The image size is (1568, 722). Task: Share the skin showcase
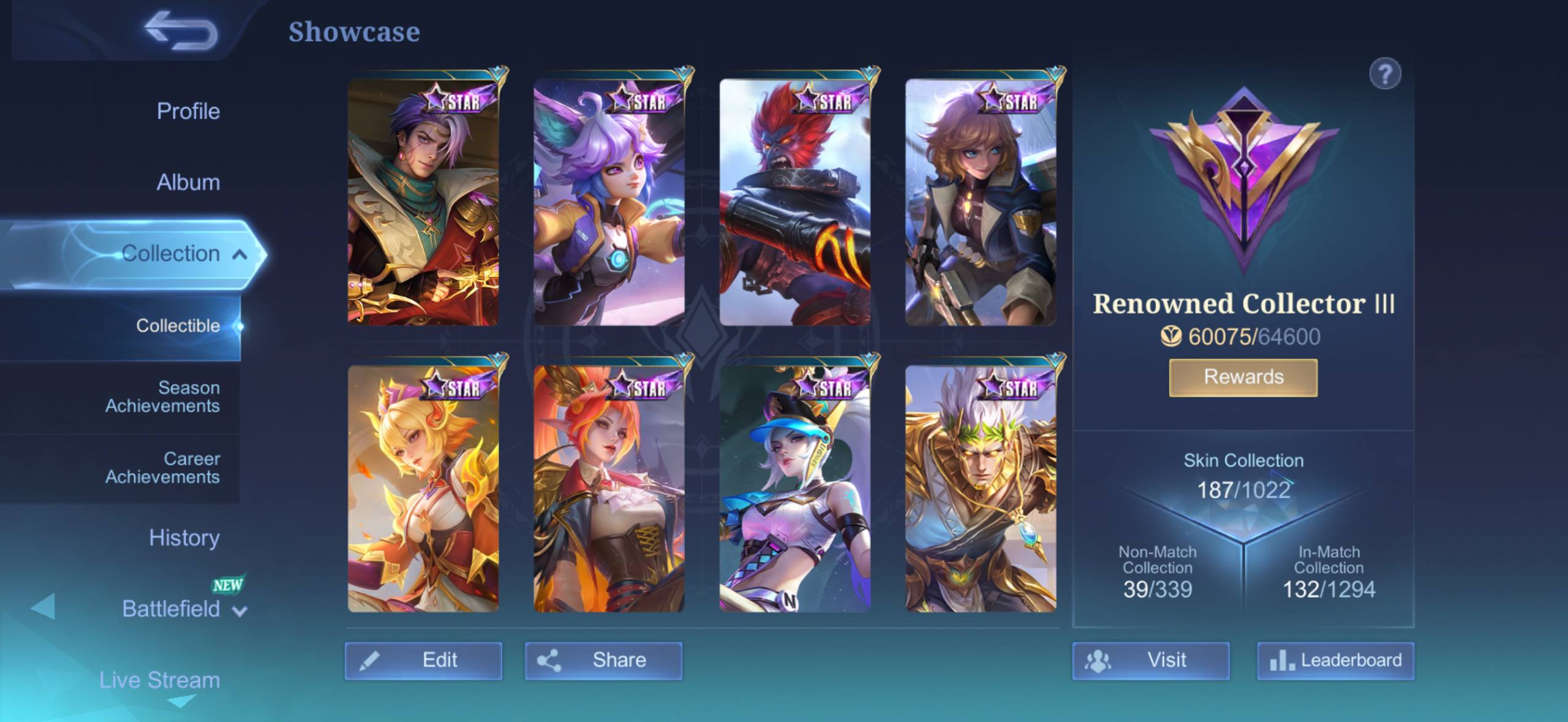[x=603, y=660]
